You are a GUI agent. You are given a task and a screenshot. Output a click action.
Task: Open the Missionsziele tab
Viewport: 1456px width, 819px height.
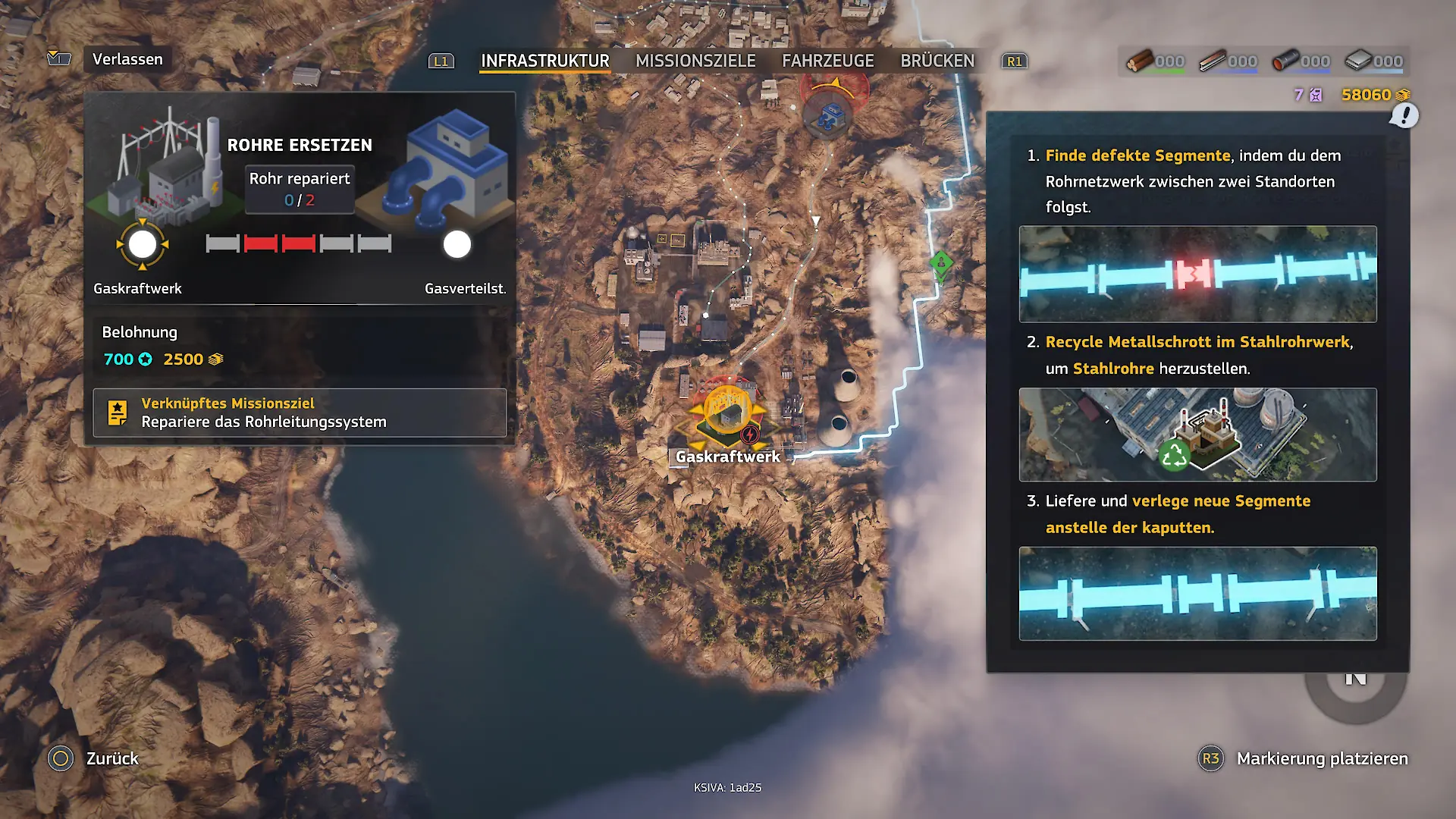coord(695,61)
